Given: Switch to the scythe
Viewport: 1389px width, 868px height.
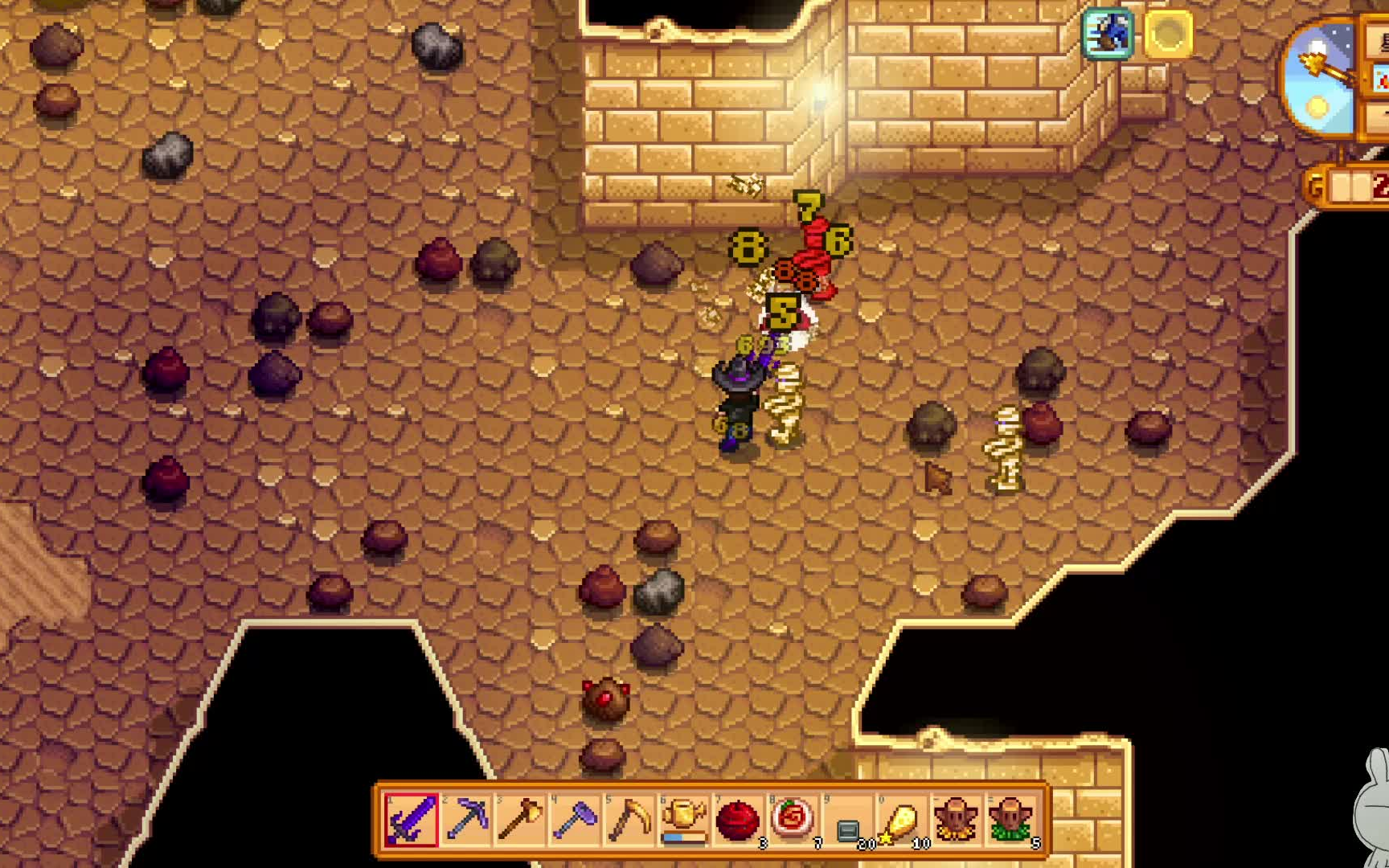Looking at the screenshot, I should [629, 820].
